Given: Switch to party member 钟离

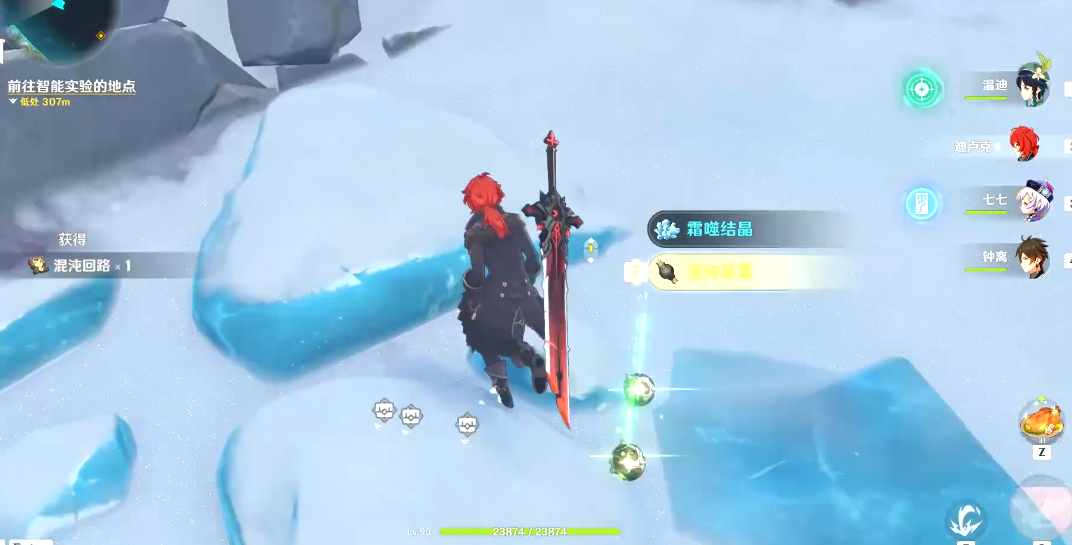Looking at the screenshot, I should (x=1030, y=257).
